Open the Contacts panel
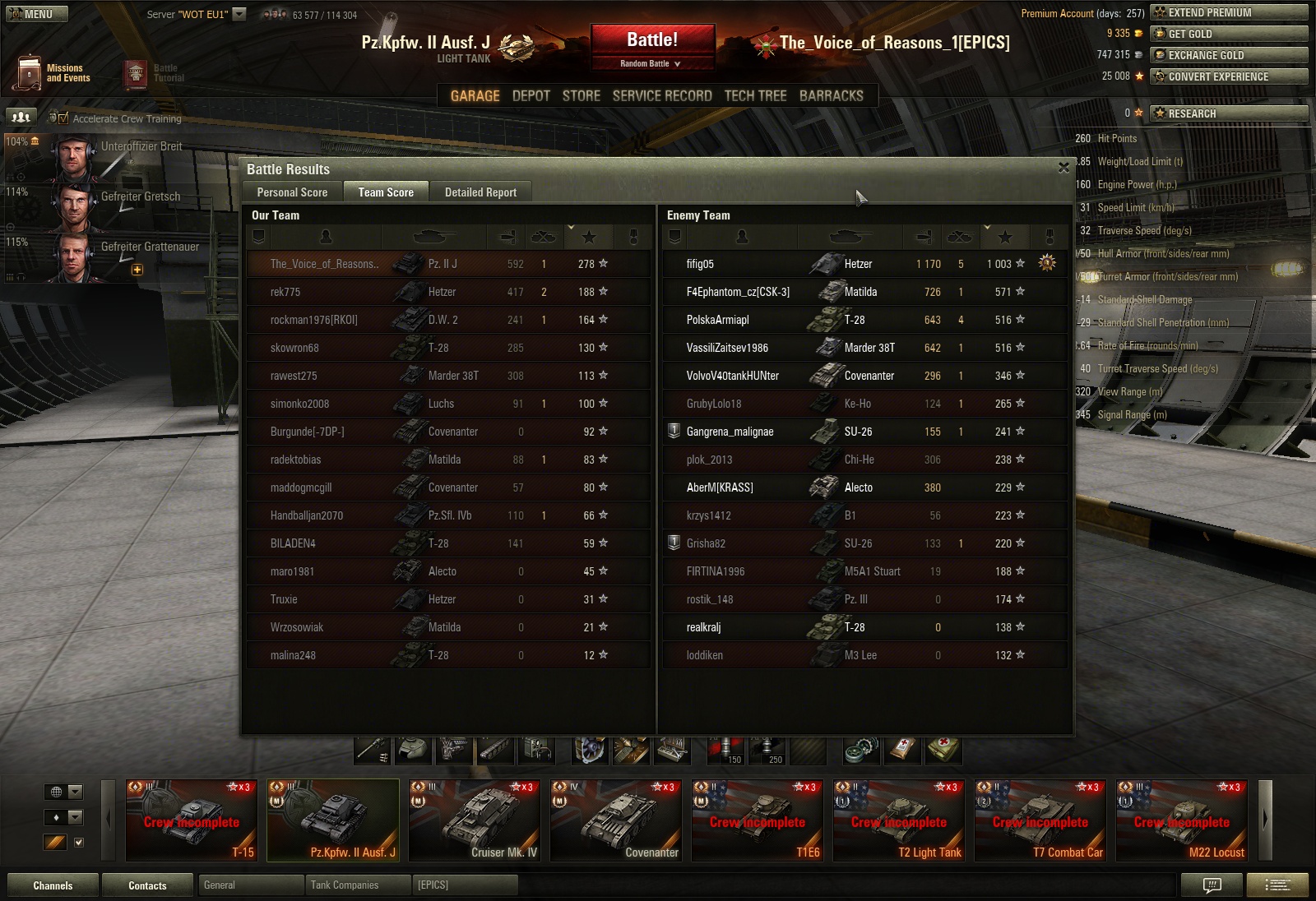 [x=147, y=885]
